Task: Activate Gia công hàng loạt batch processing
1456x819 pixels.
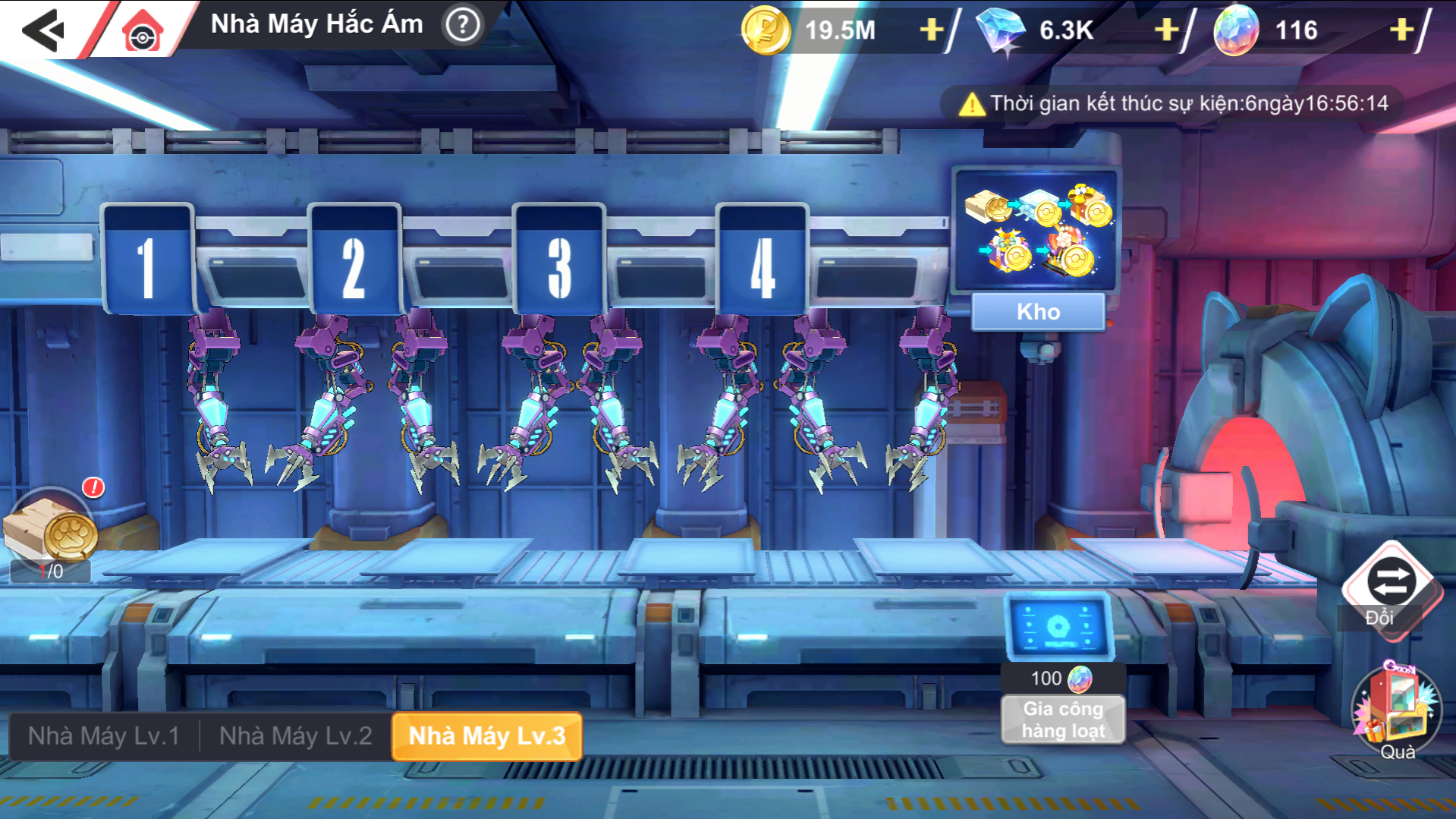Action: pos(1062,719)
